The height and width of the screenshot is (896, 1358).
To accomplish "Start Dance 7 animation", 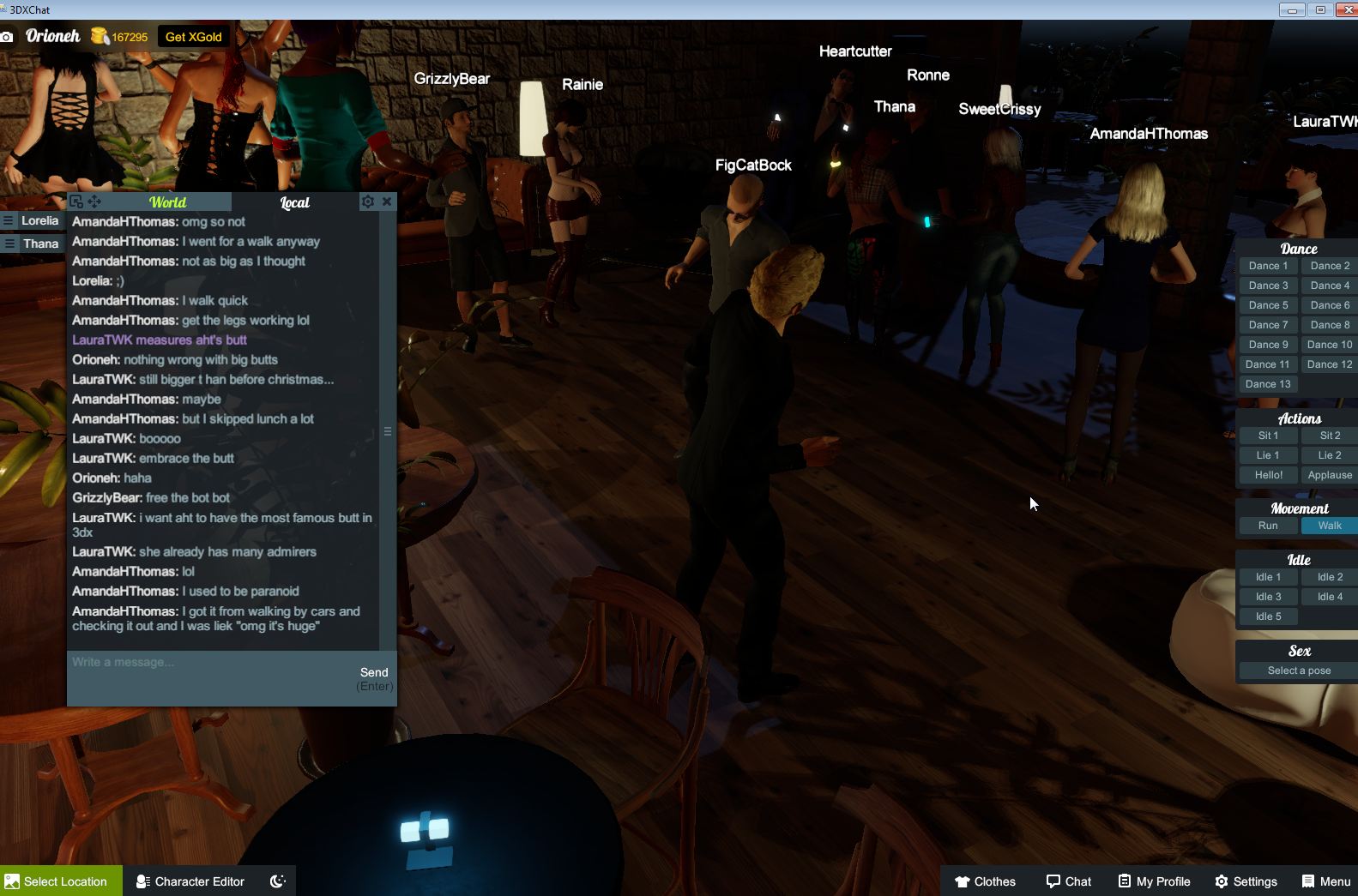I will coord(1267,324).
